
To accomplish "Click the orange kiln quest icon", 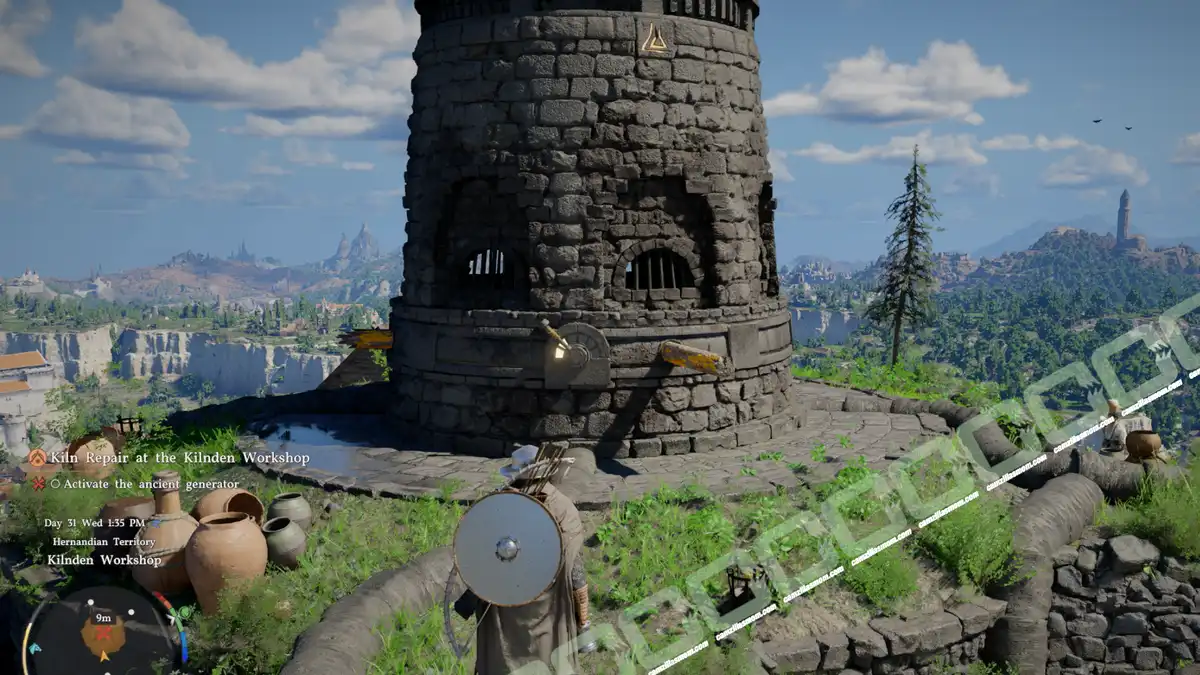I will click(x=37, y=458).
